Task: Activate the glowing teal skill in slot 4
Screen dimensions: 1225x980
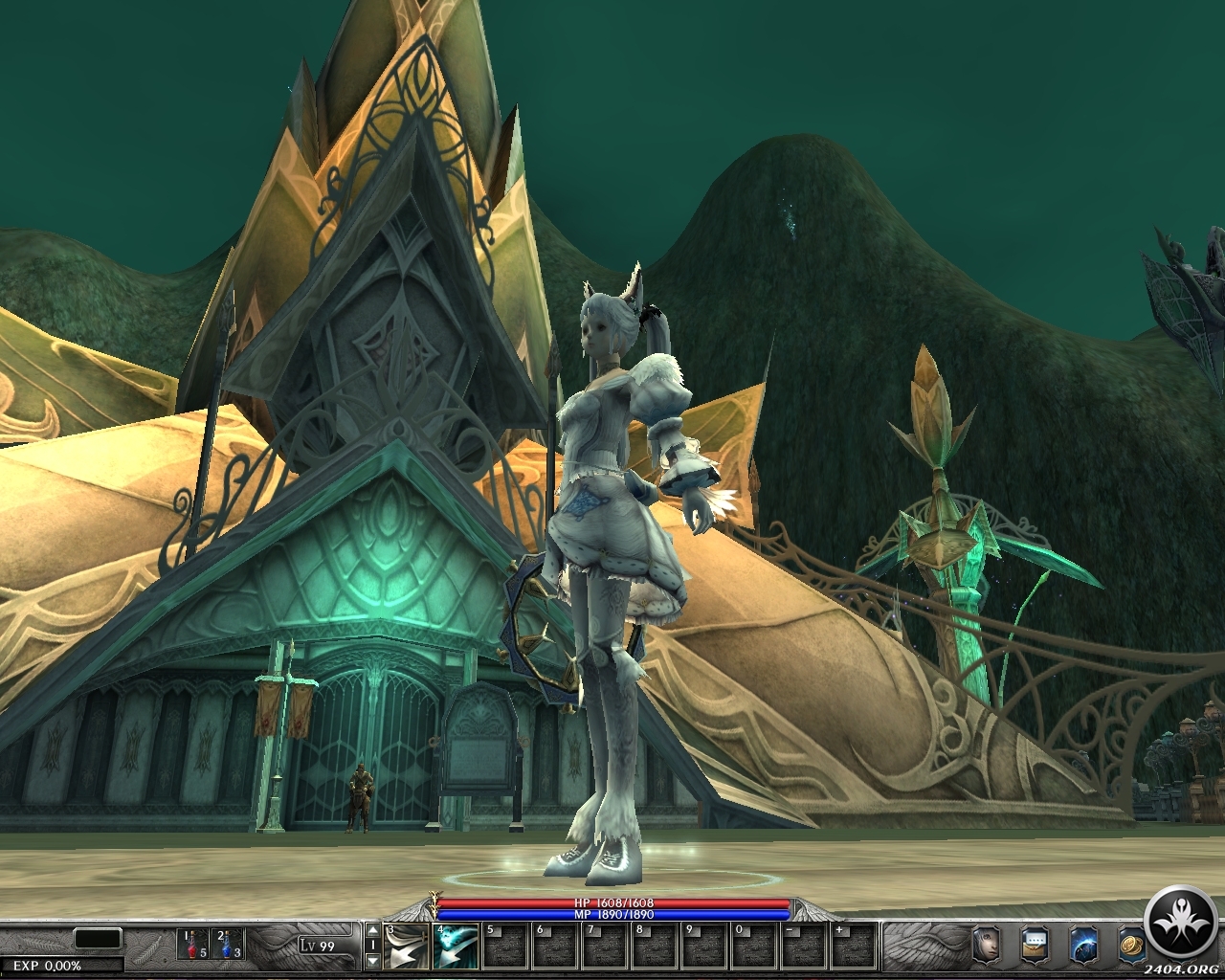Action: coord(455,947)
